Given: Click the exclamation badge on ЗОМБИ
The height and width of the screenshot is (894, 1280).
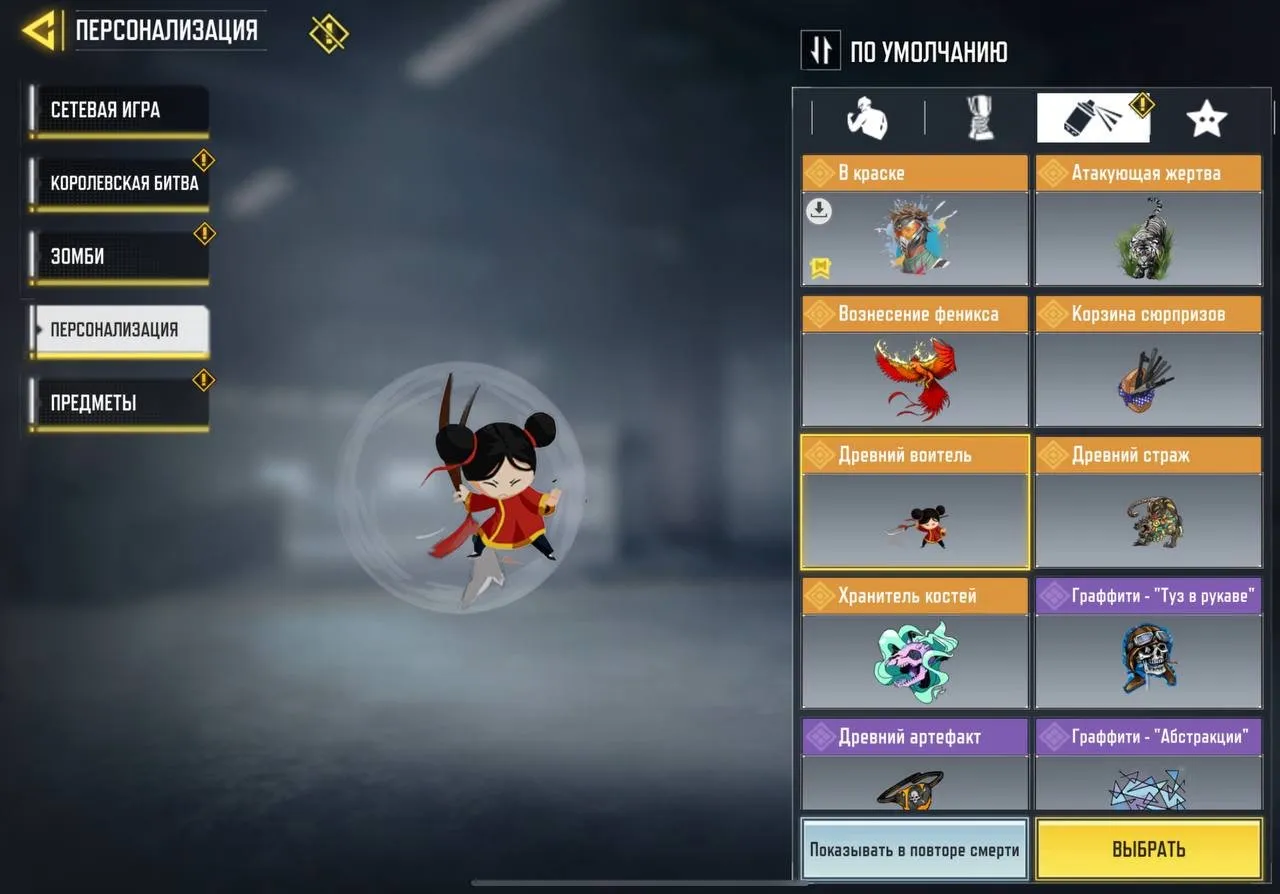Looking at the screenshot, I should pos(205,234).
